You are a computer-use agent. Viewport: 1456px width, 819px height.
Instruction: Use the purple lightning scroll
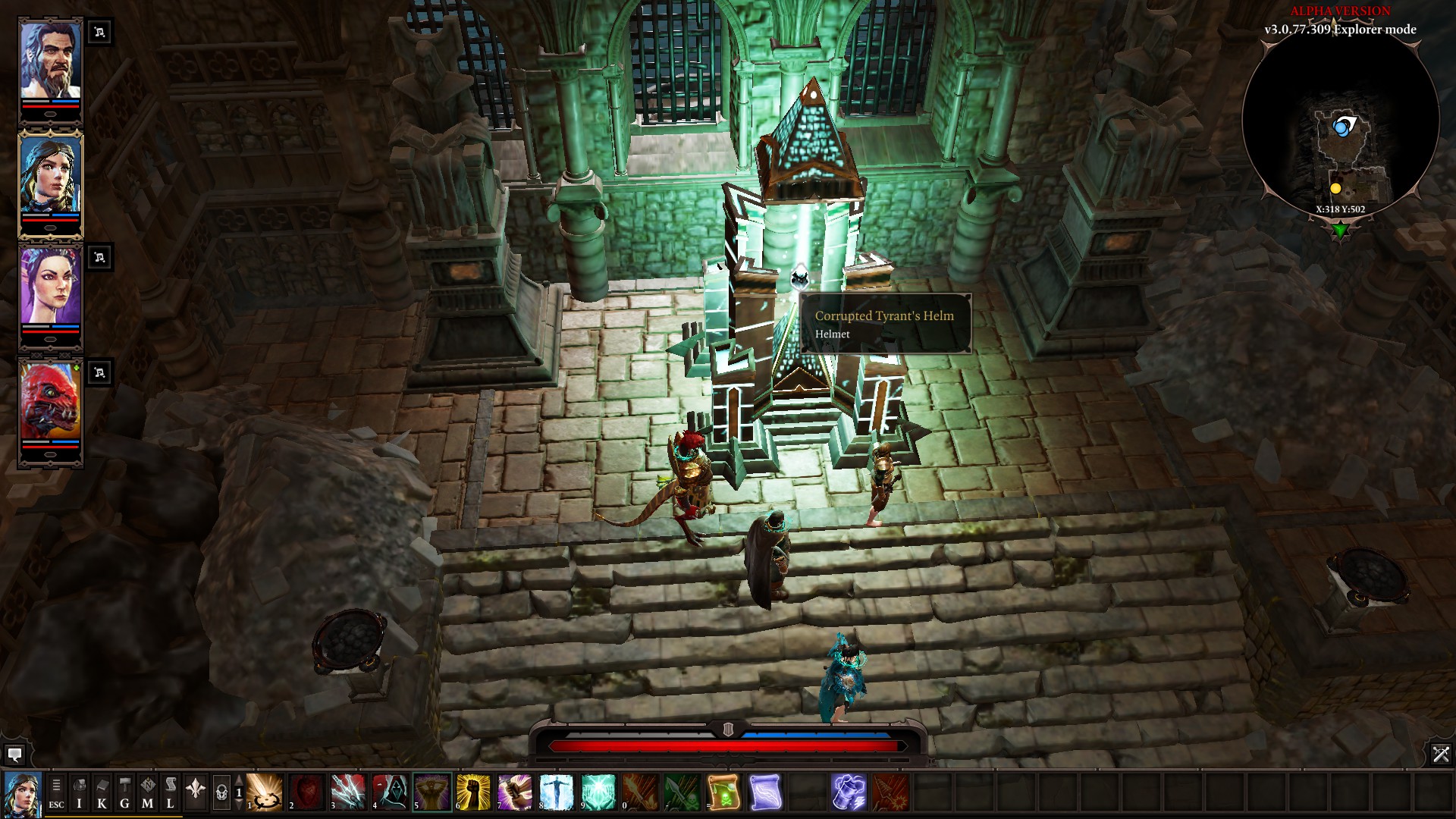[x=765, y=792]
